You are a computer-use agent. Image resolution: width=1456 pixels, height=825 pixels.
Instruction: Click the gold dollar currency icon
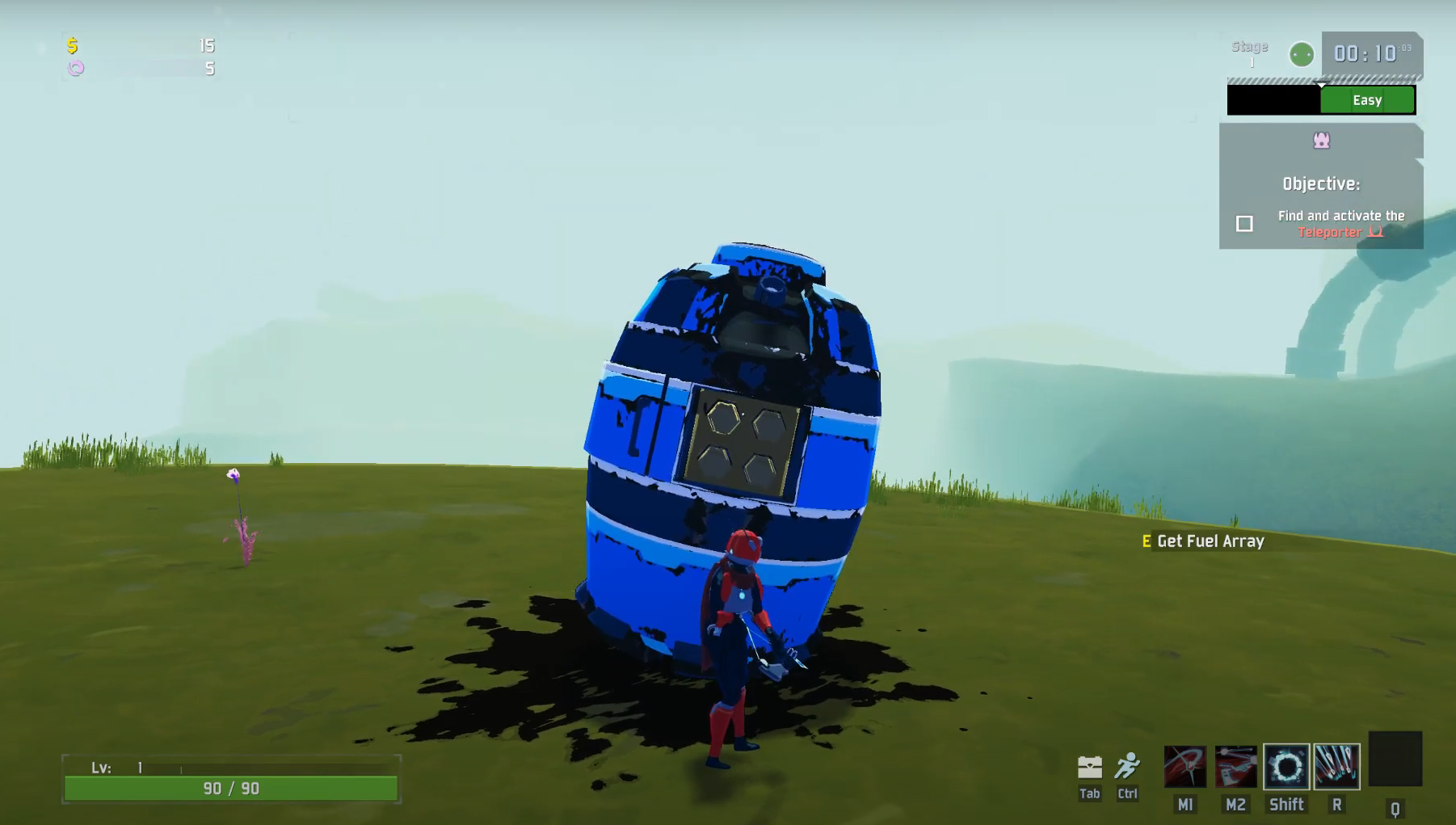click(x=74, y=46)
